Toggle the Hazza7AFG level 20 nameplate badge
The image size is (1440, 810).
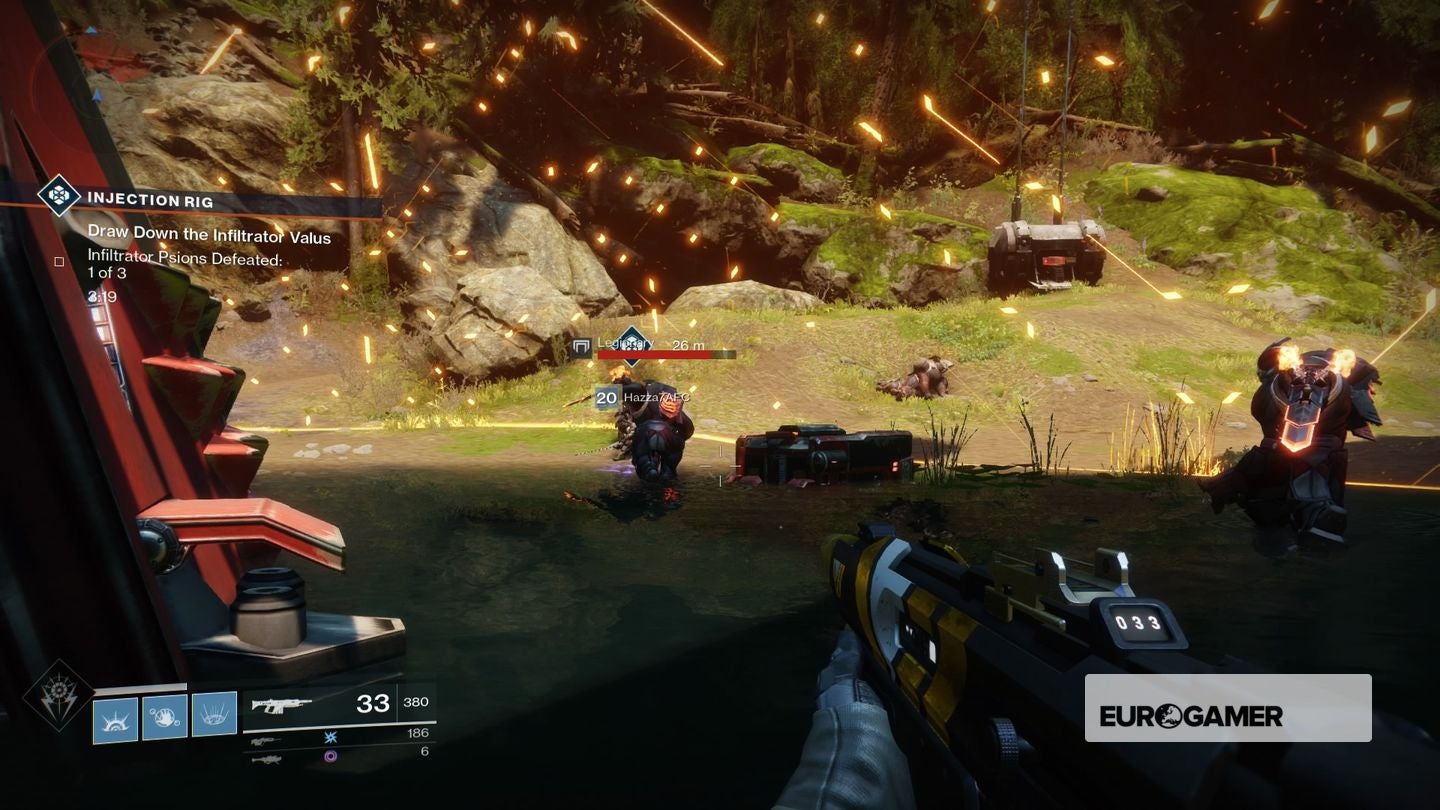606,397
